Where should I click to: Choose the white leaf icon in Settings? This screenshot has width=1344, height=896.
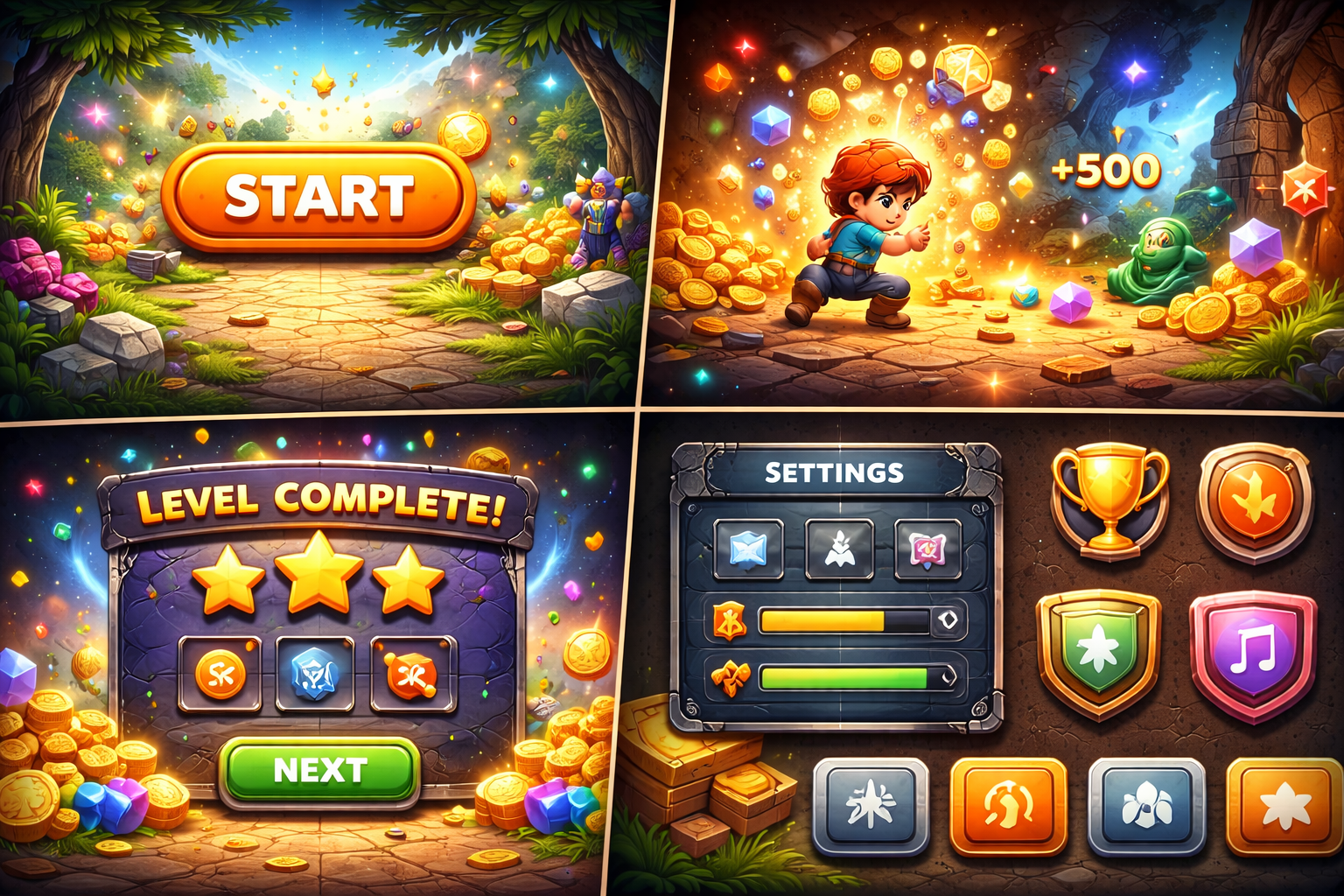pyautogui.click(x=839, y=549)
